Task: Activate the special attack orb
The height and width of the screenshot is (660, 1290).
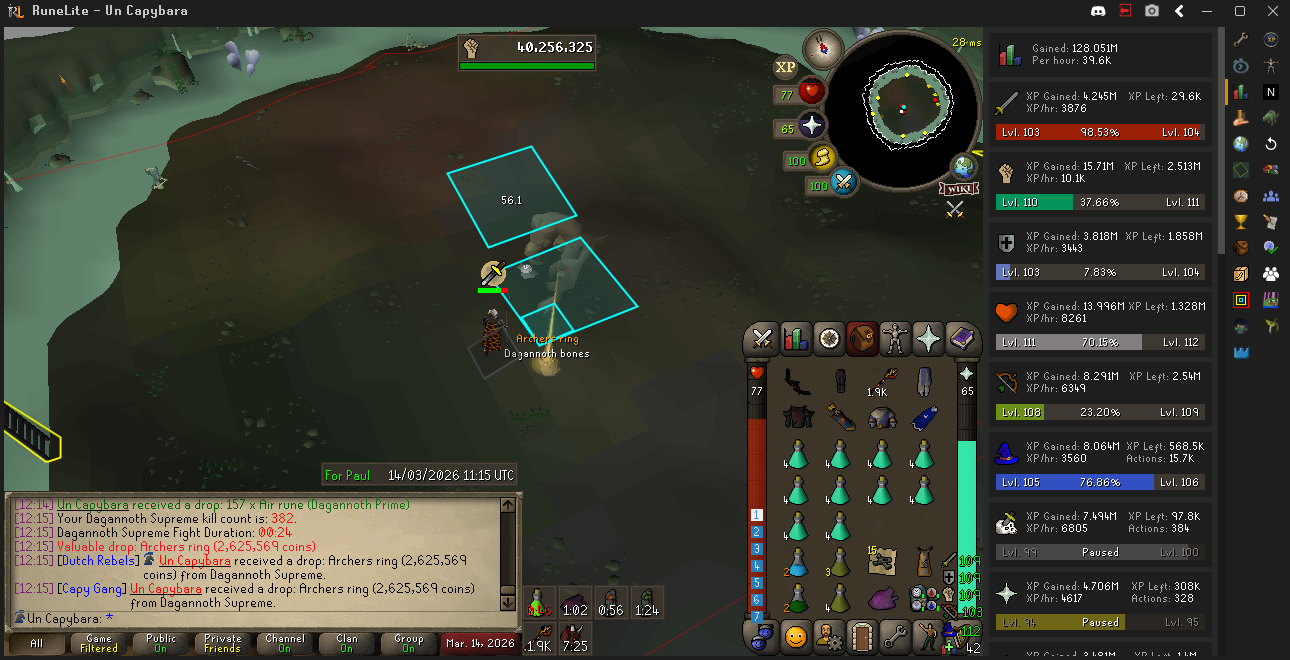Action: click(844, 182)
